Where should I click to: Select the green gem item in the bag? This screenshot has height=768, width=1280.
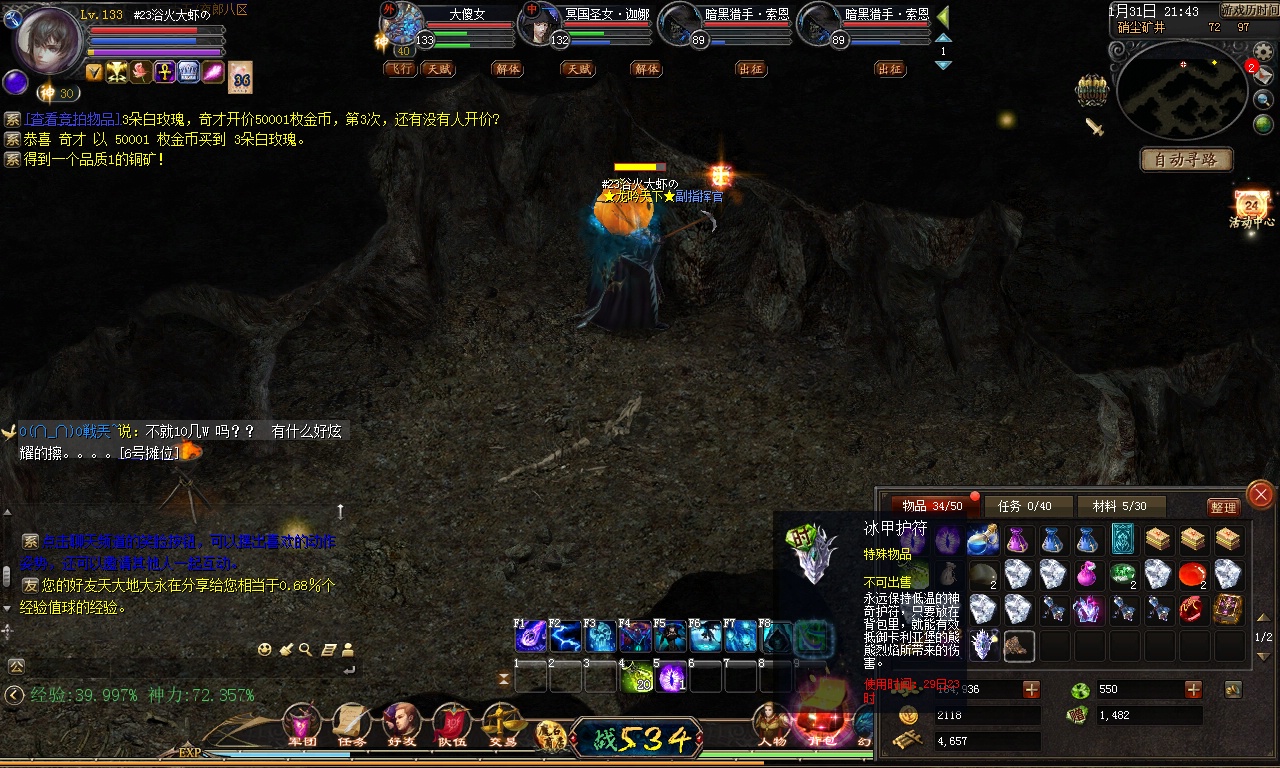tap(1123, 575)
